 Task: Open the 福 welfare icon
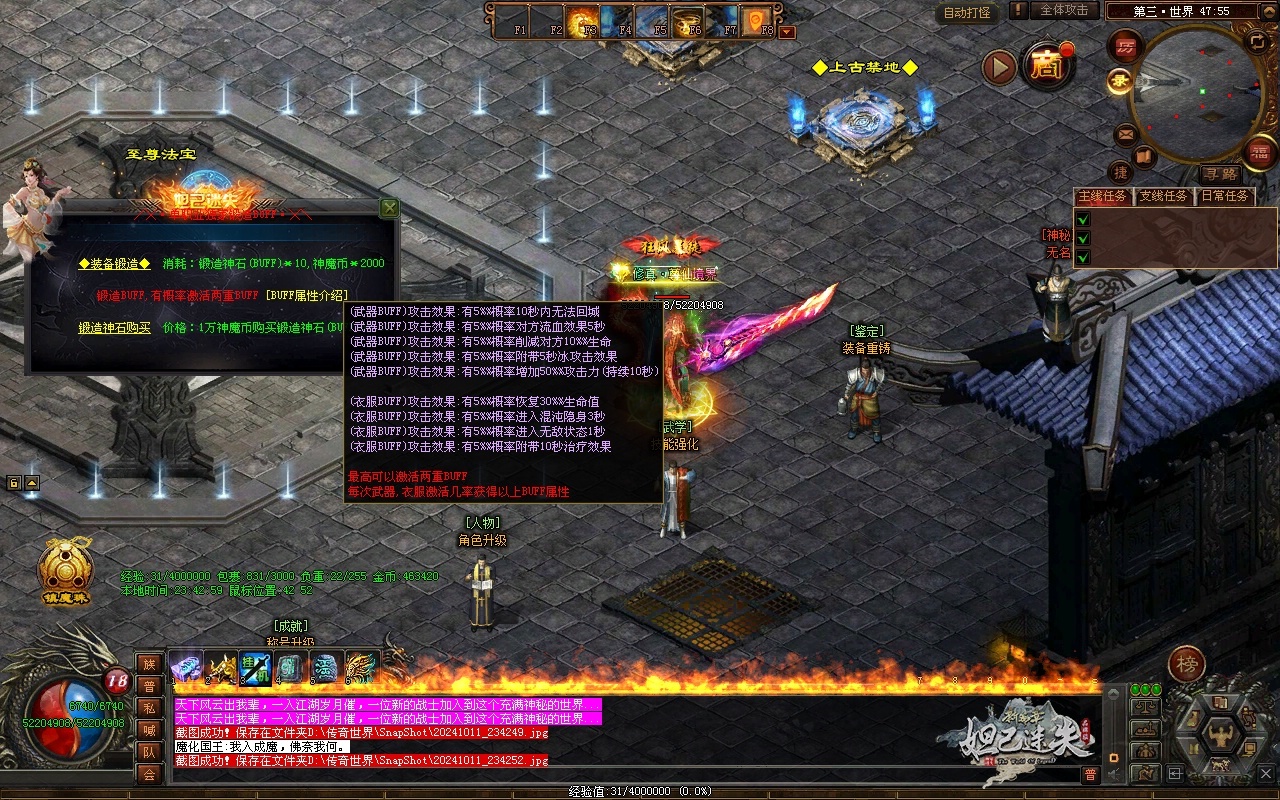coord(1259,152)
